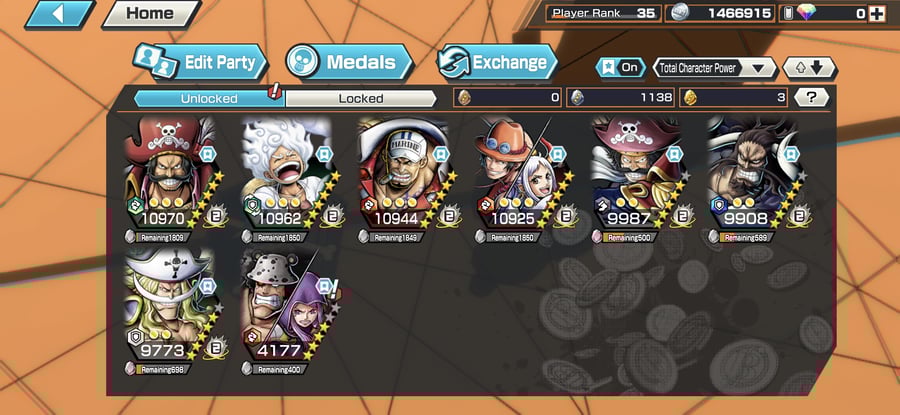Return to the Home screen
This screenshot has height=415, width=900.
pos(148,14)
